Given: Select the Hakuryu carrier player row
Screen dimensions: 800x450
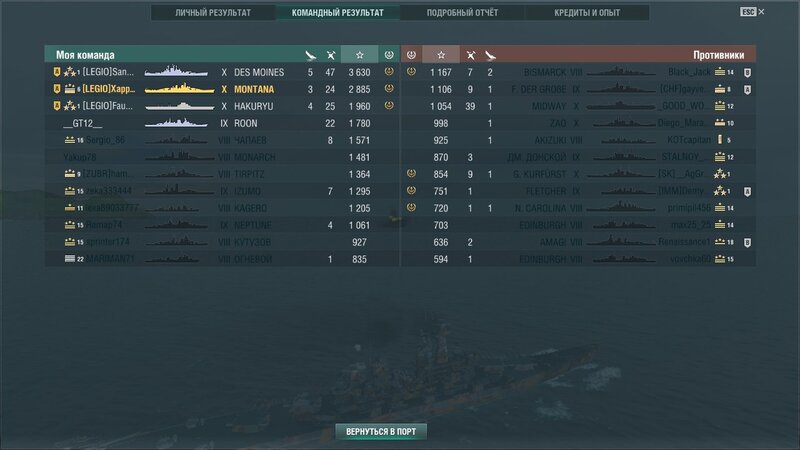Looking at the screenshot, I should coord(220,106).
